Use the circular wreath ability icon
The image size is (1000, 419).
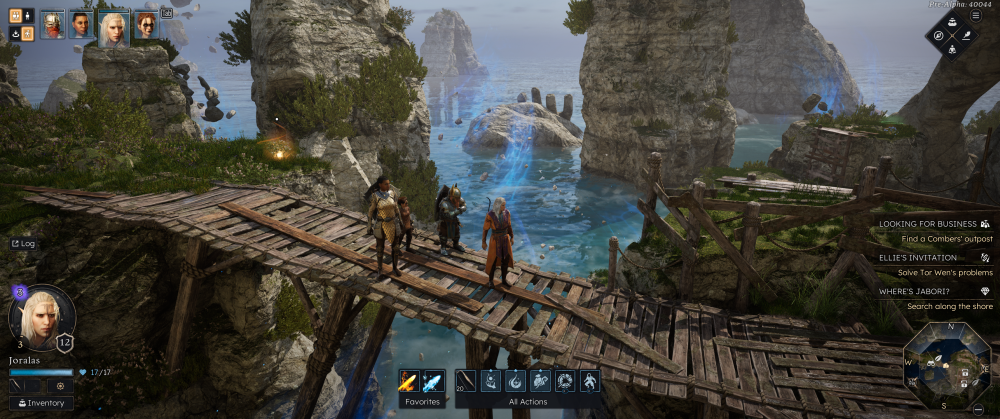point(565,381)
